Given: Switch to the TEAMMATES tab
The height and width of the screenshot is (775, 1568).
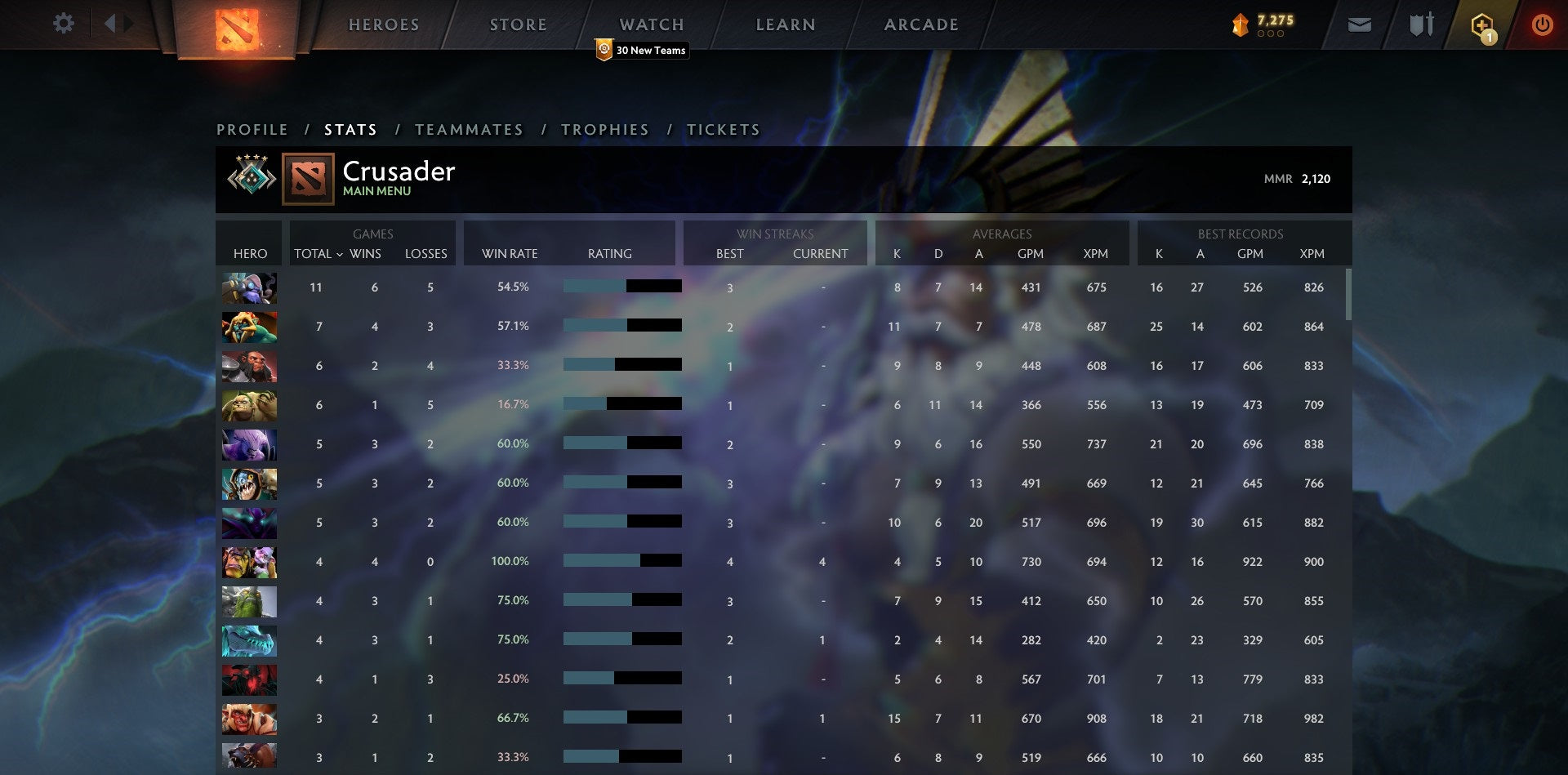Looking at the screenshot, I should pos(469,129).
